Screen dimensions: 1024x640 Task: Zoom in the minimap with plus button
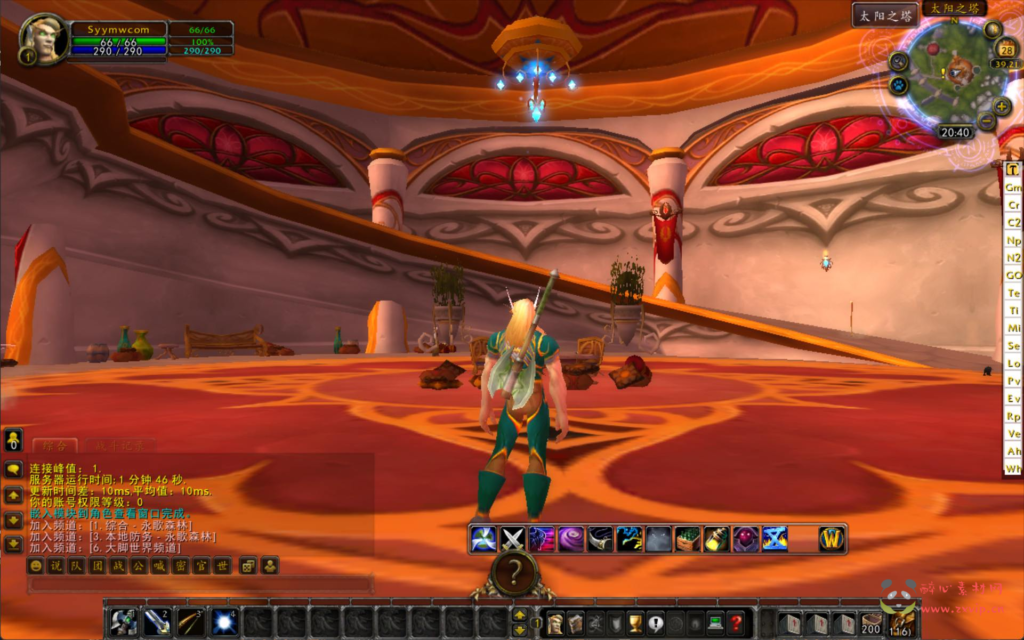[x=1002, y=107]
